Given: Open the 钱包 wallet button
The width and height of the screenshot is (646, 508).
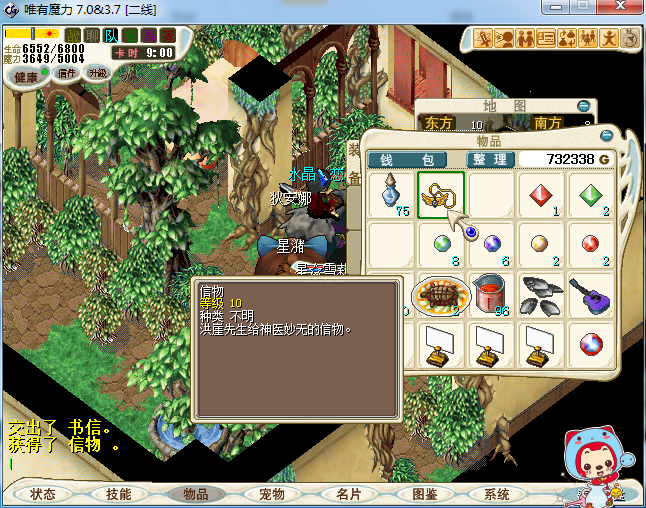Looking at the screenshot, I should [x=408, y=160].
